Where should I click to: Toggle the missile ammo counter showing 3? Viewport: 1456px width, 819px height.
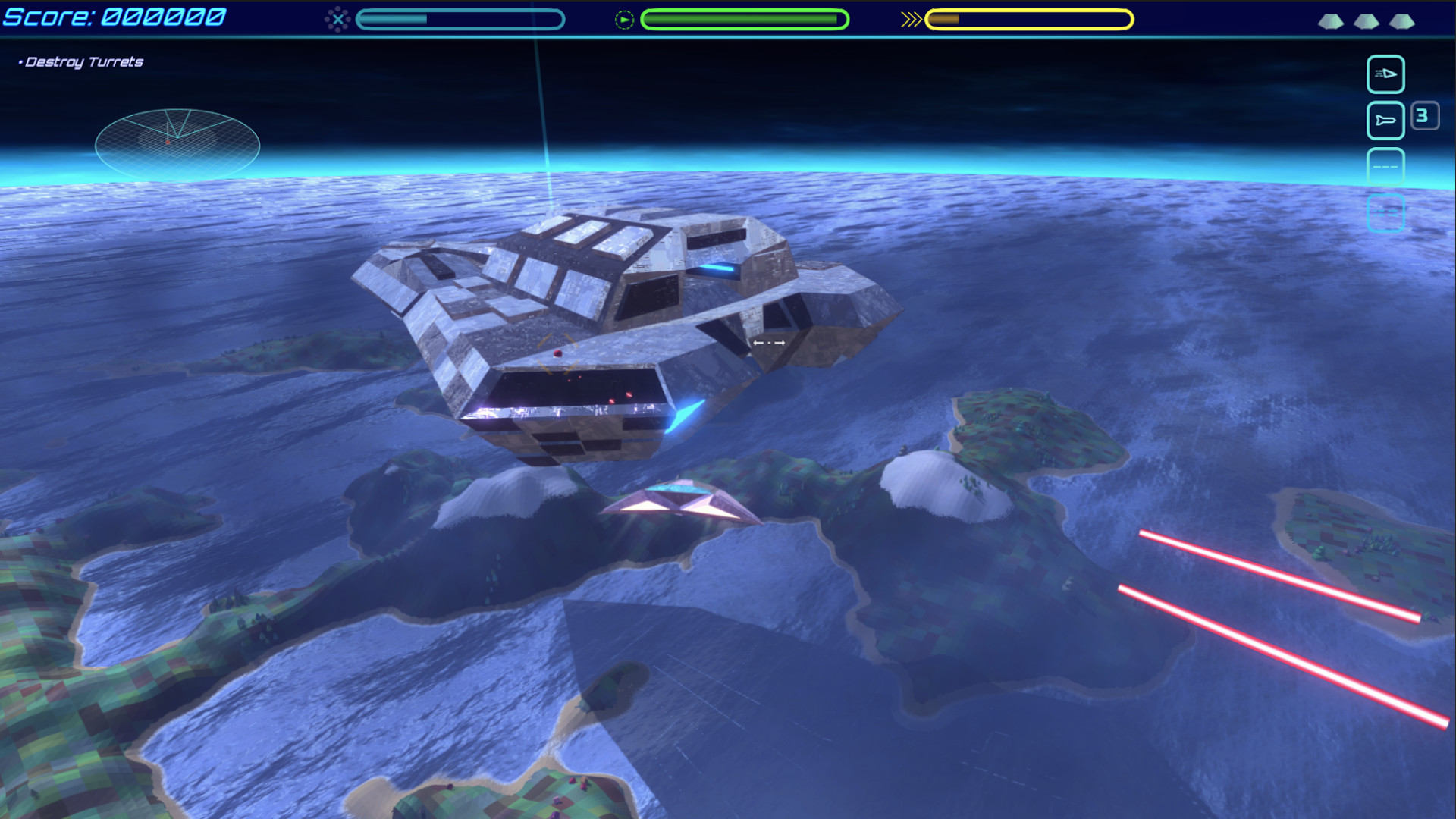tap(1424, 115)
